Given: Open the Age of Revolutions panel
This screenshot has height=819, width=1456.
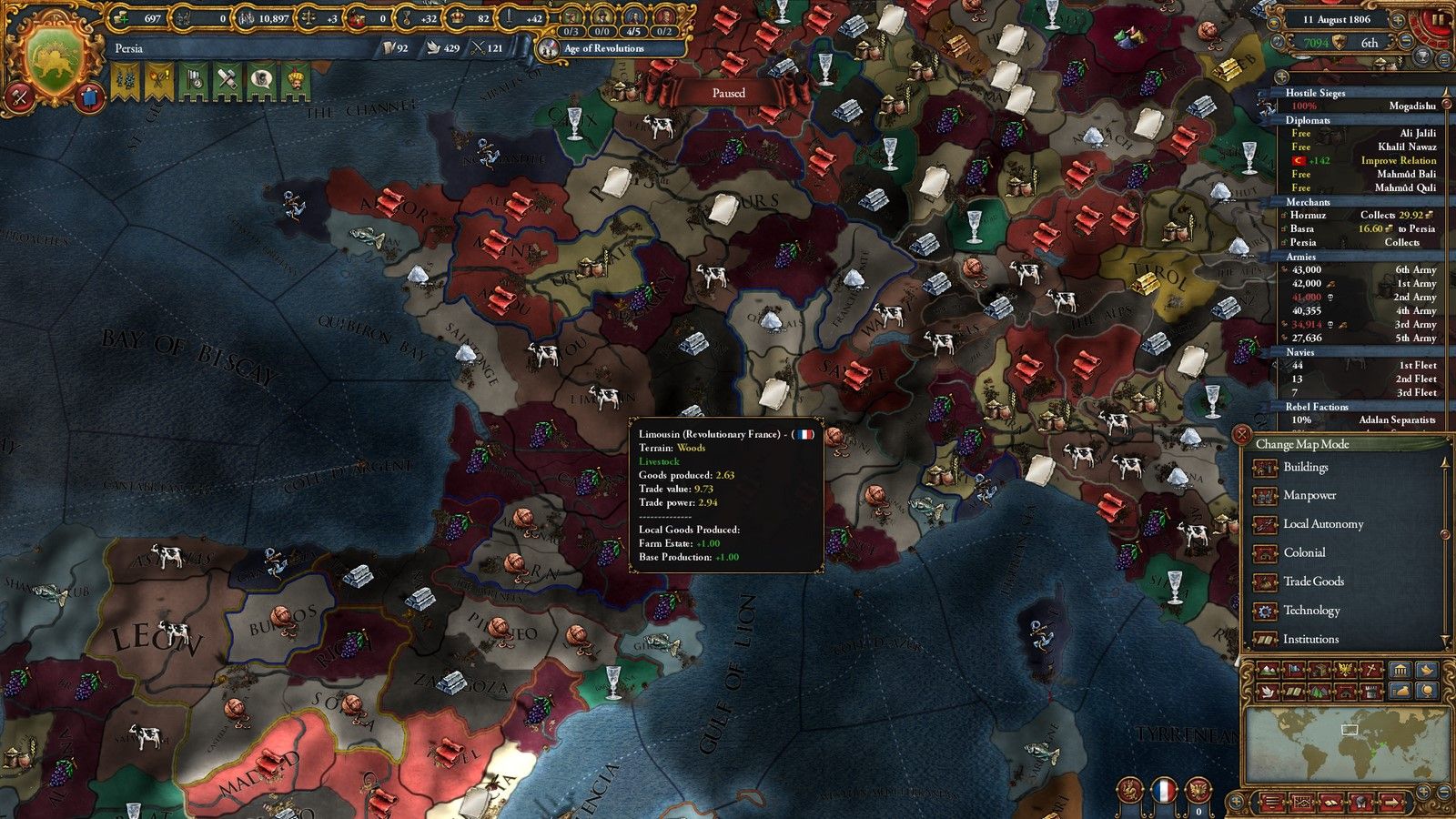Looking at the screenshot, I should tap(603, 48).
